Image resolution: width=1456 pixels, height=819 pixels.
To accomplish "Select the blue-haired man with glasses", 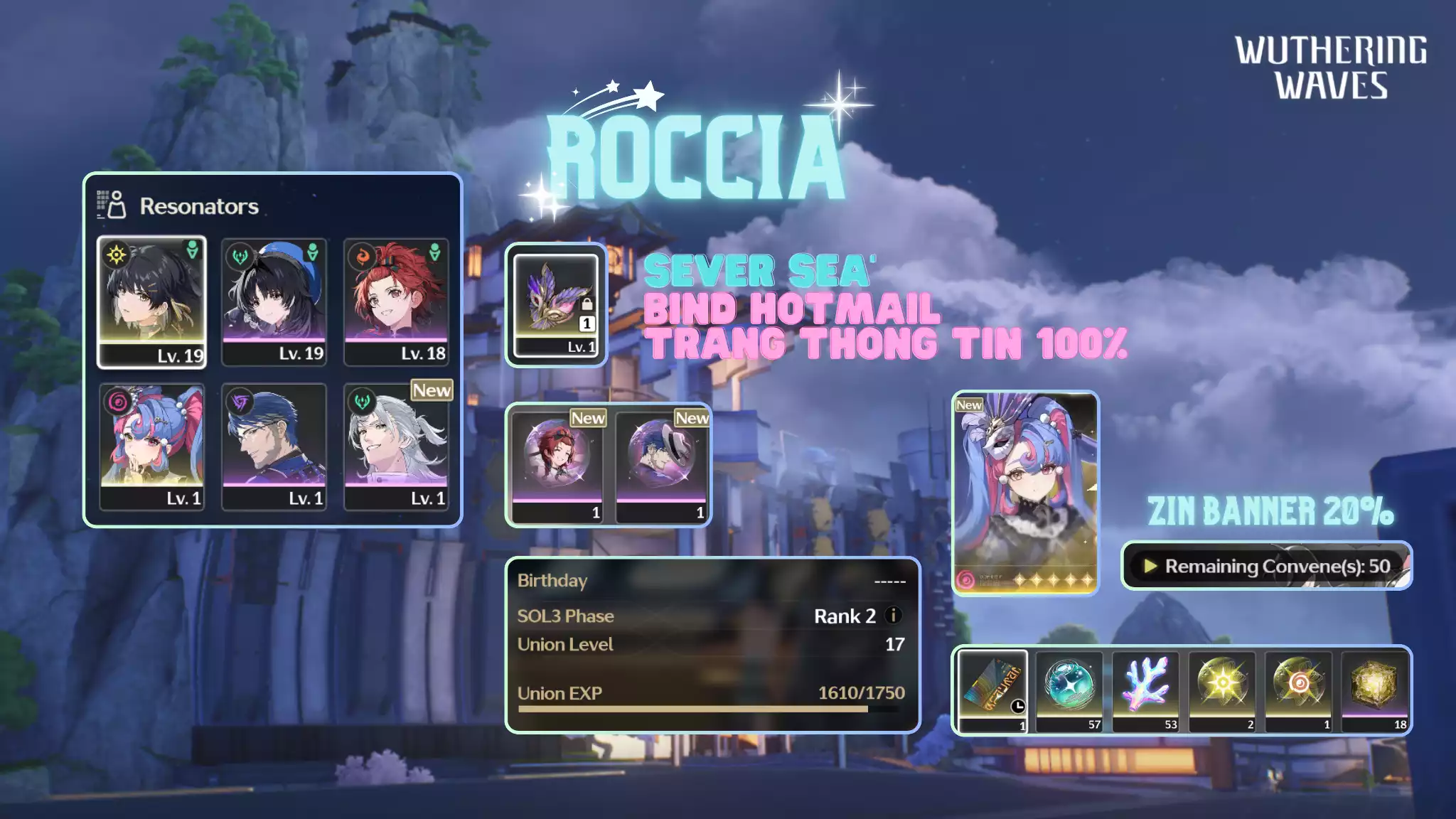I will [274, 446].
